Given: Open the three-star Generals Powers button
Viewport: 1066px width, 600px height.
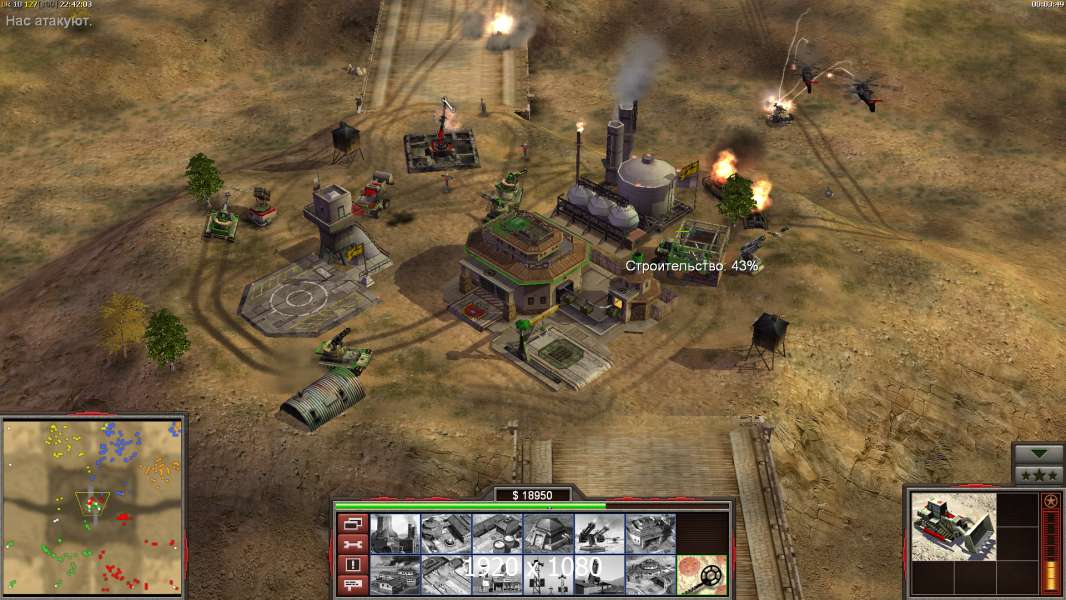Looking at the screenshot, I should pos(1038,474).
